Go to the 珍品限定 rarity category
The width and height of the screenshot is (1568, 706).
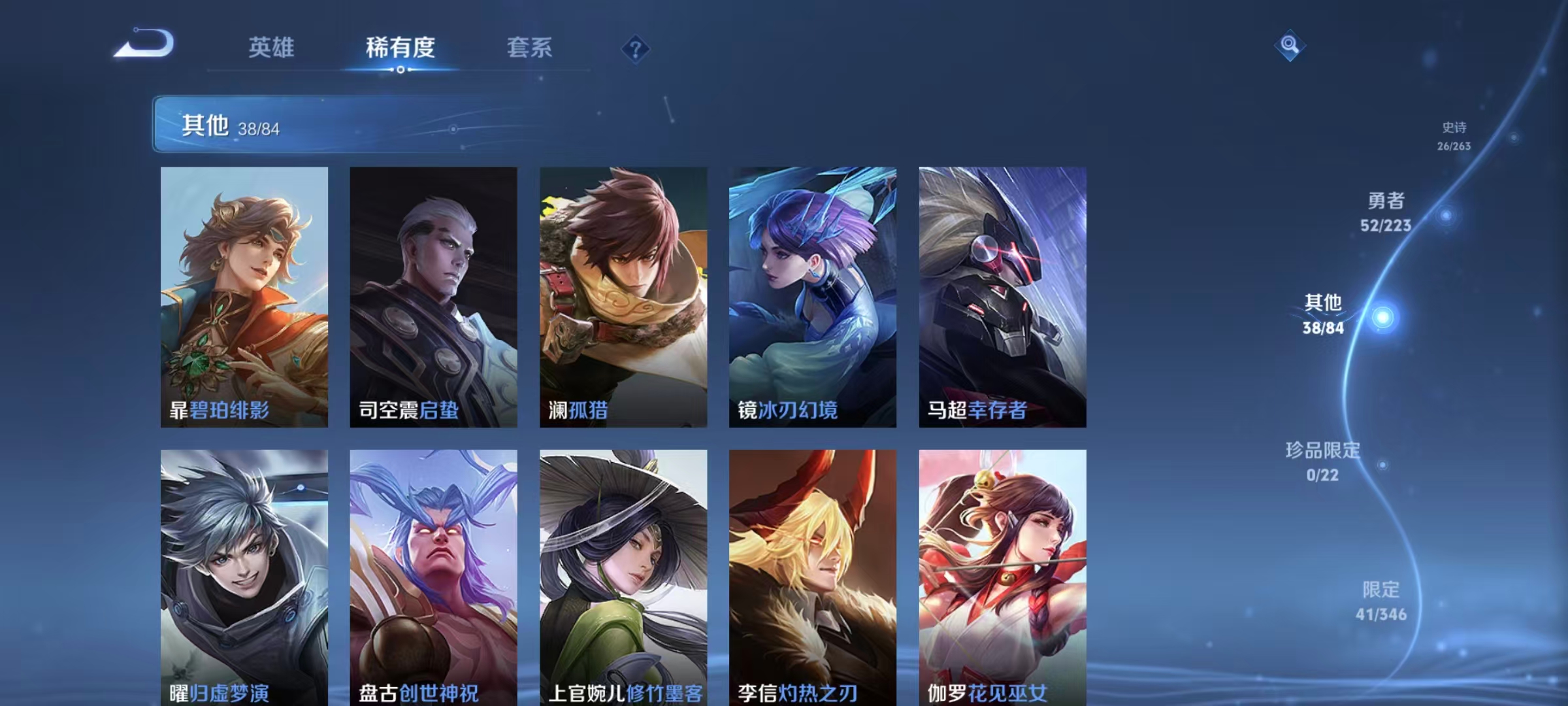pyautogui.click(x=1322, y=462)
